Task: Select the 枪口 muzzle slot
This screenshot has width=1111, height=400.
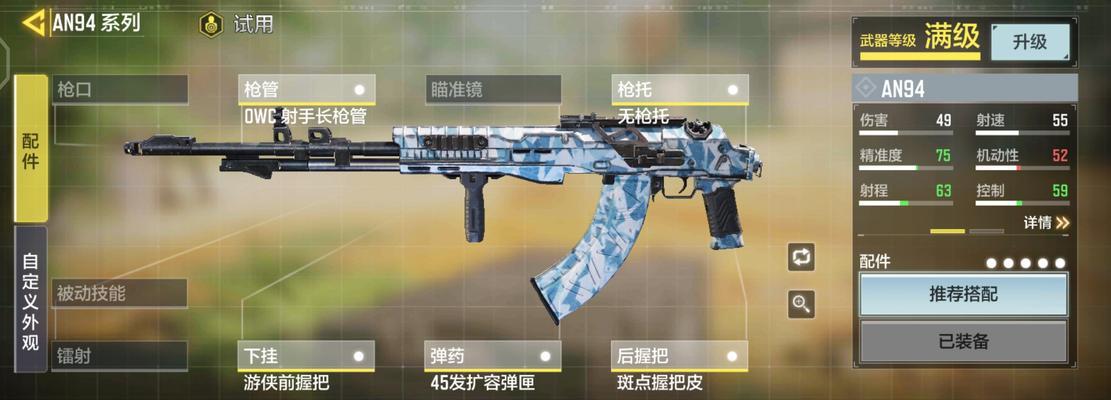Action: point(119,89)
